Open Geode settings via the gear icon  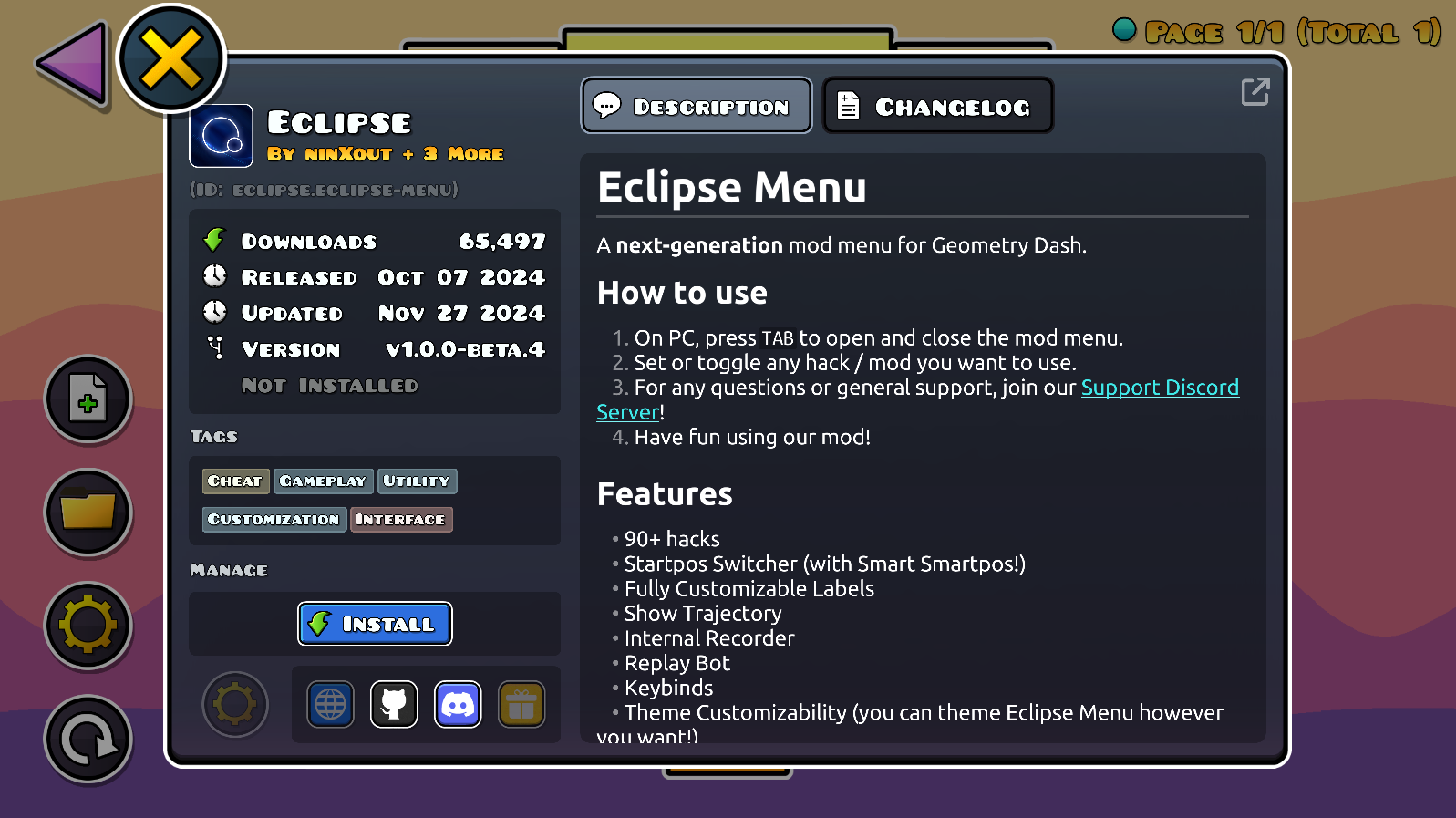click(88, 626)
